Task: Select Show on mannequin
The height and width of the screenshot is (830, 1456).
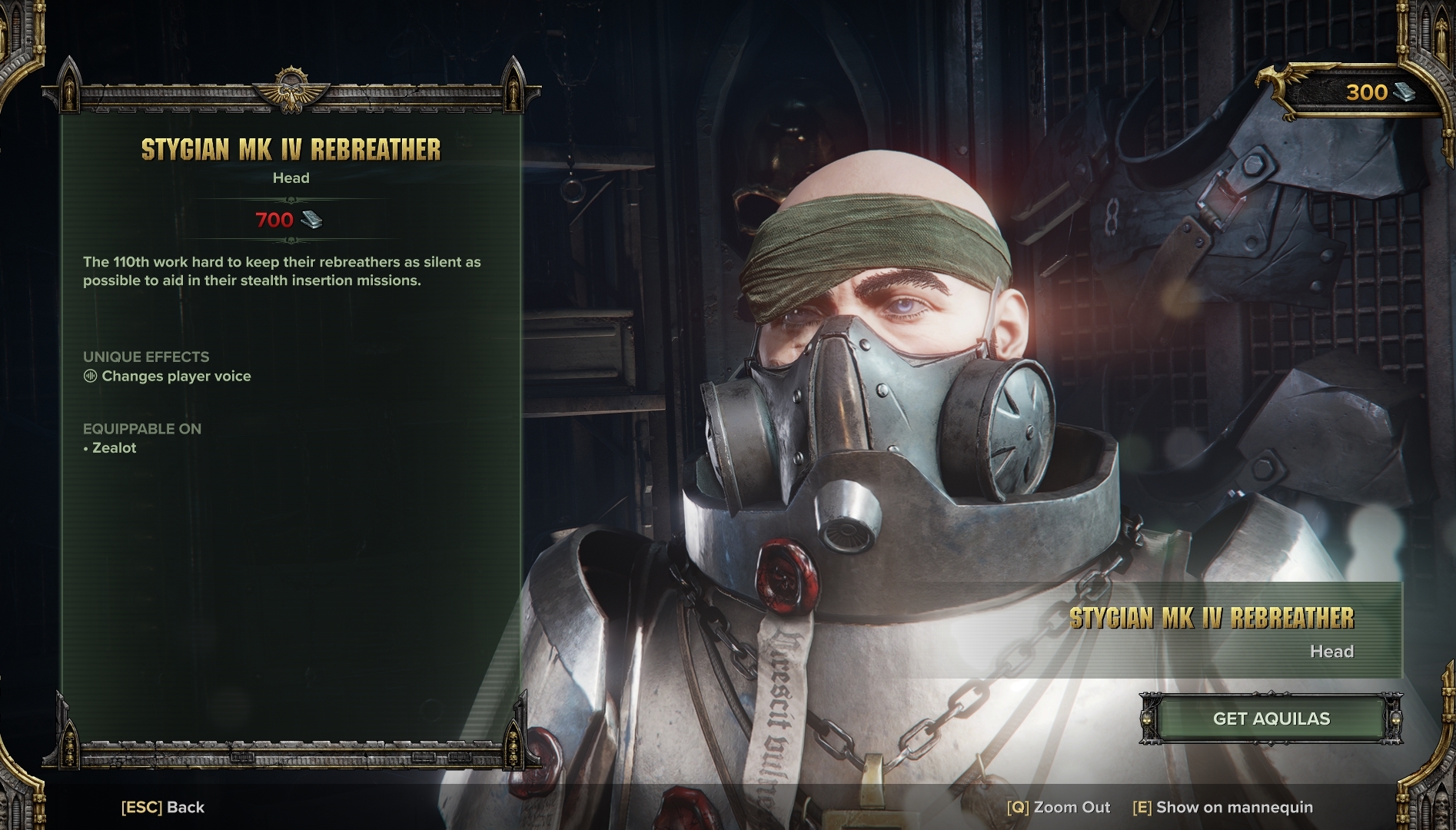Action: coord(1222,807)
